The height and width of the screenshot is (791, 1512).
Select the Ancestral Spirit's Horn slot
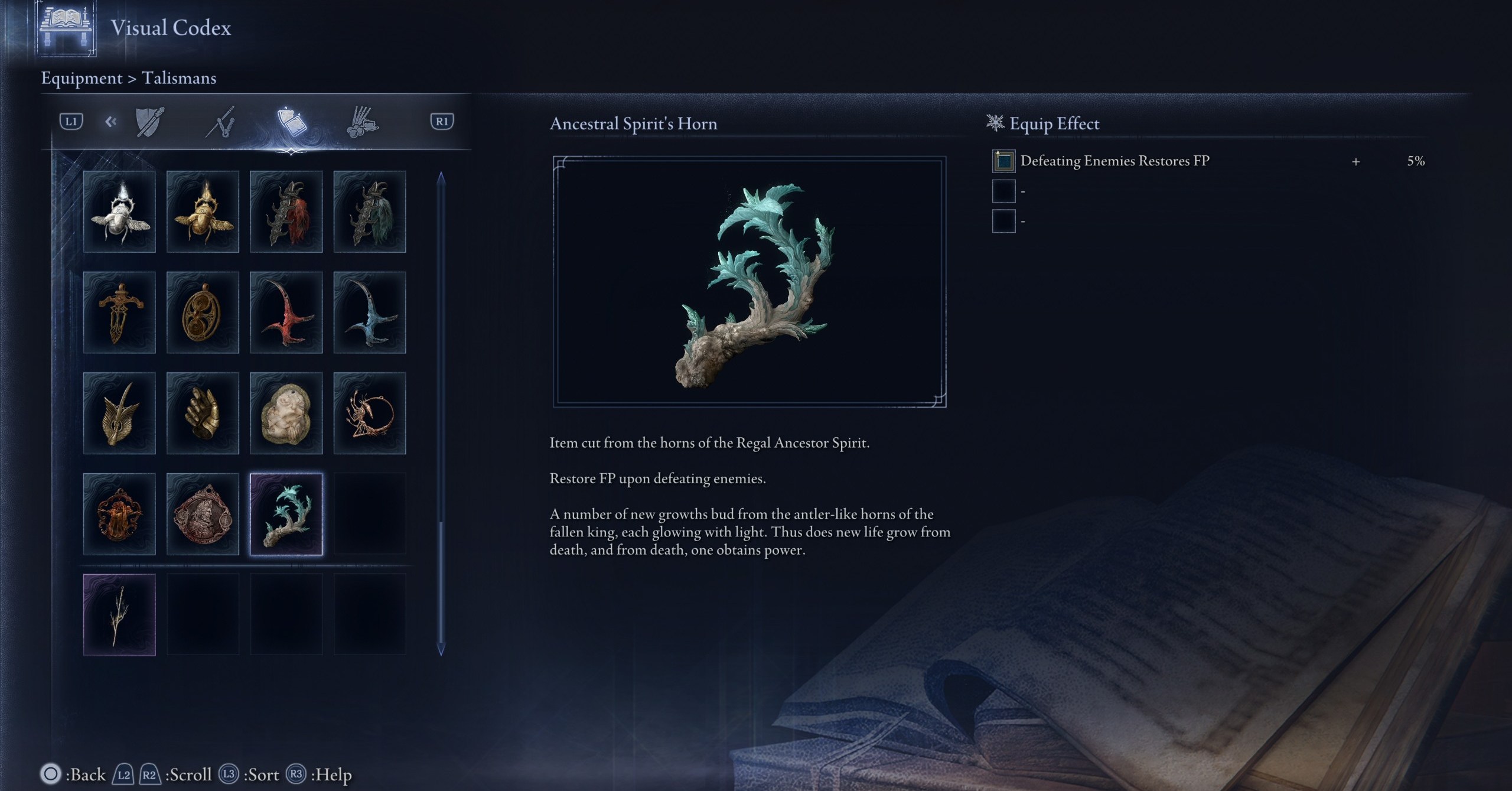pyautogui.click(x=286, y=514)
